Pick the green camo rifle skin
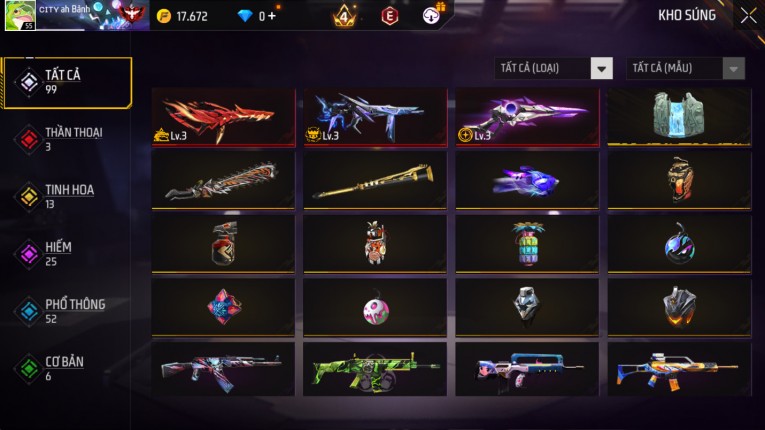 pyautogui.click(x=375, y=369)
